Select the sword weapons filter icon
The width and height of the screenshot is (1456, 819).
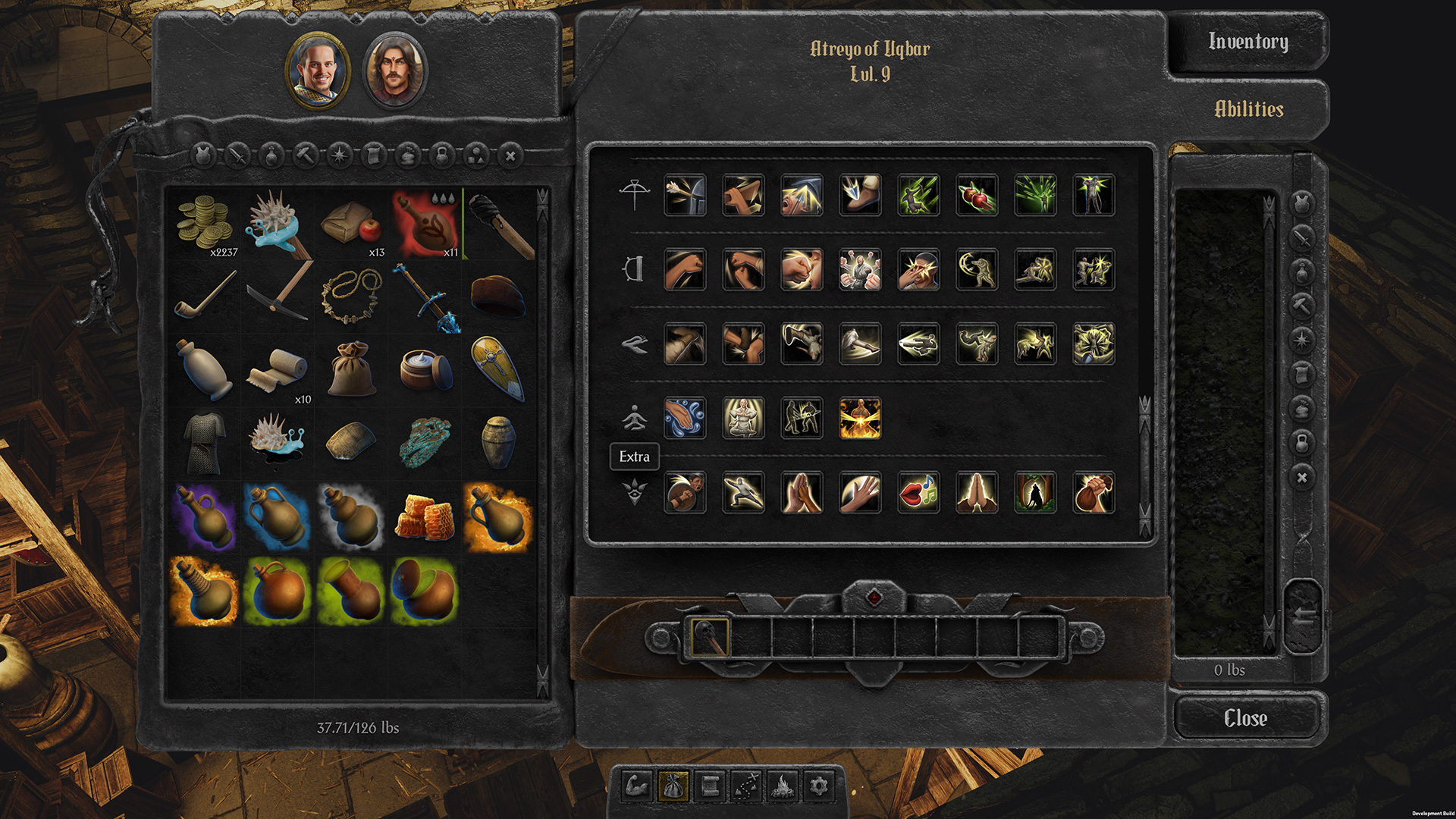(x=237, y=155)
